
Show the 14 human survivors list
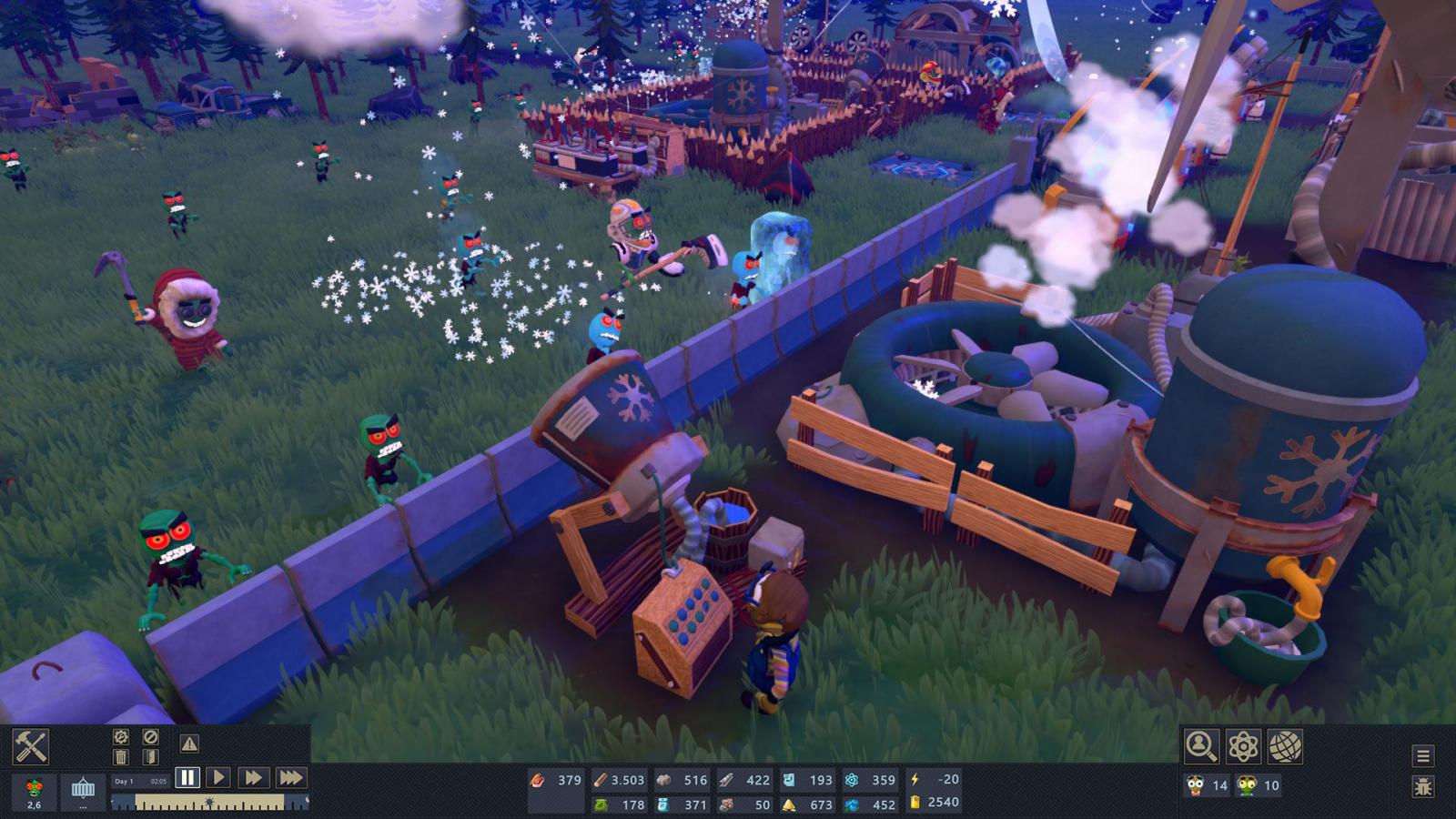point(1207,785)
